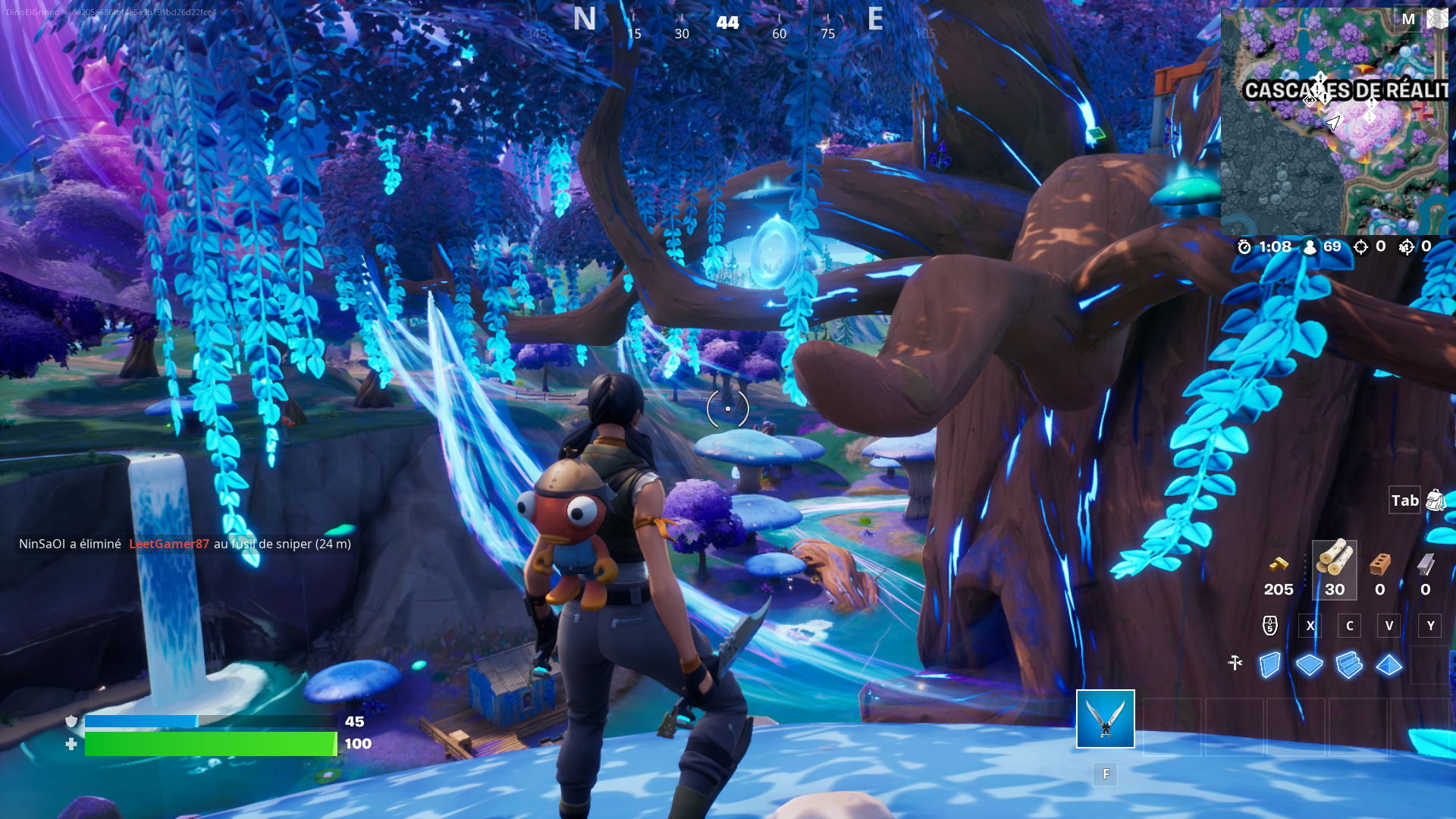
Task: Click the match timer stopwatch icon
Action: [x=1244, y=246]
